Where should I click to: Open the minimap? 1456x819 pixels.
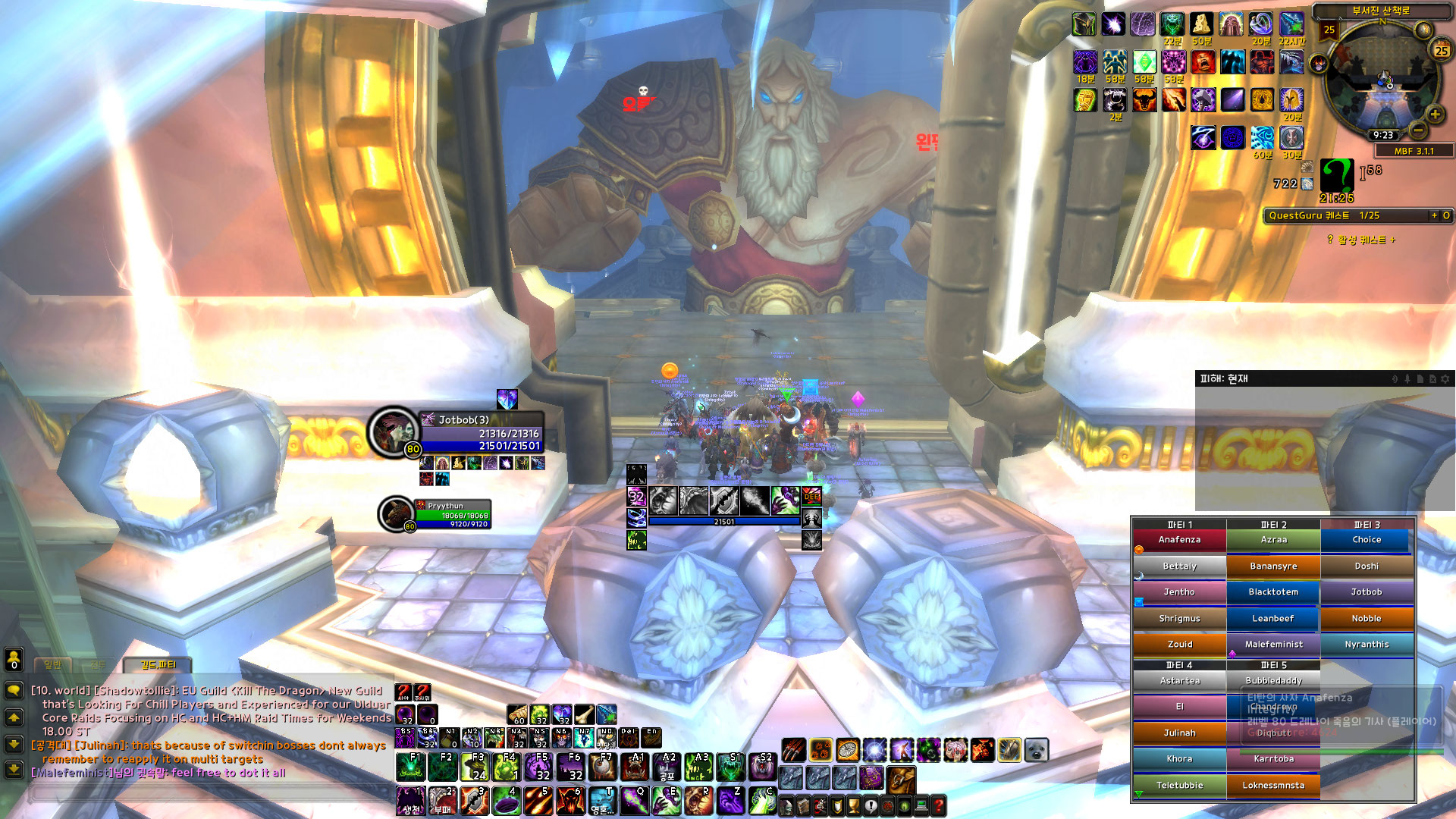pyautogui.click(x=1382, y=83)
